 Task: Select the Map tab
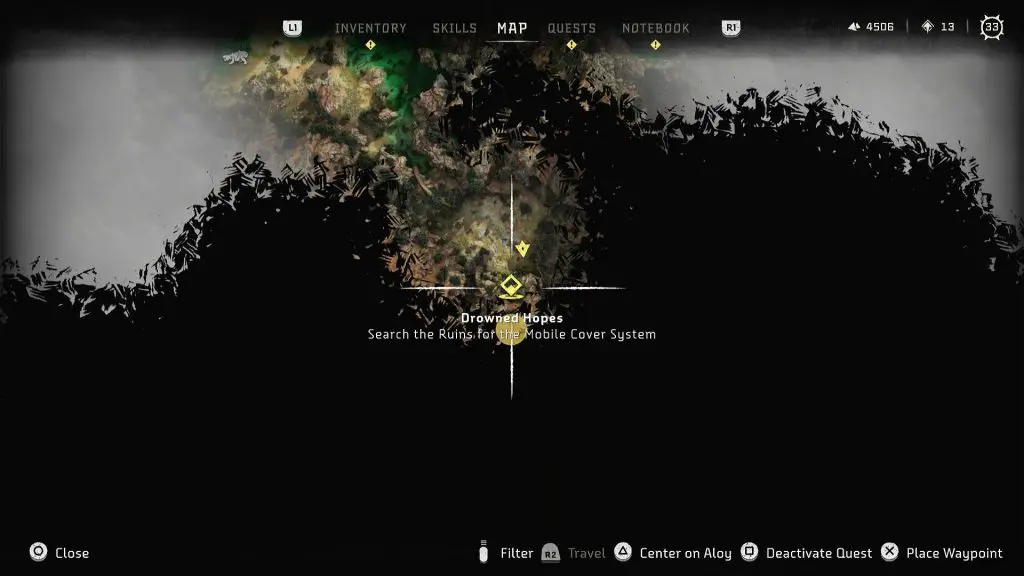pos(512,28)
